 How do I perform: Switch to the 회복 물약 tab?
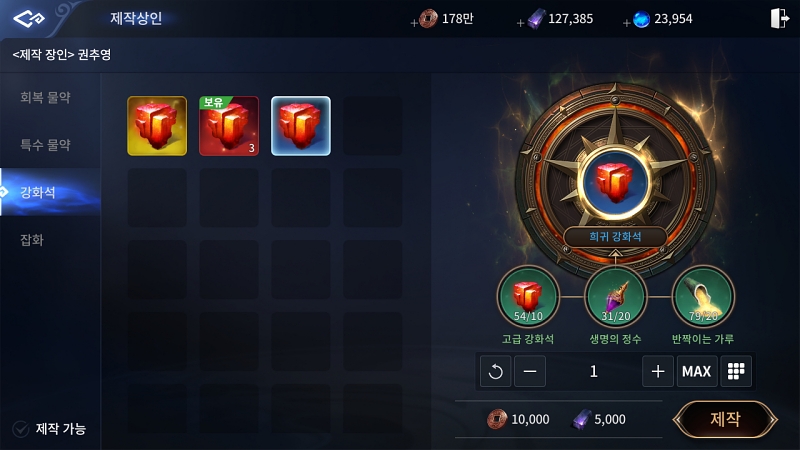pyautogui.click(x=46, y=98)
